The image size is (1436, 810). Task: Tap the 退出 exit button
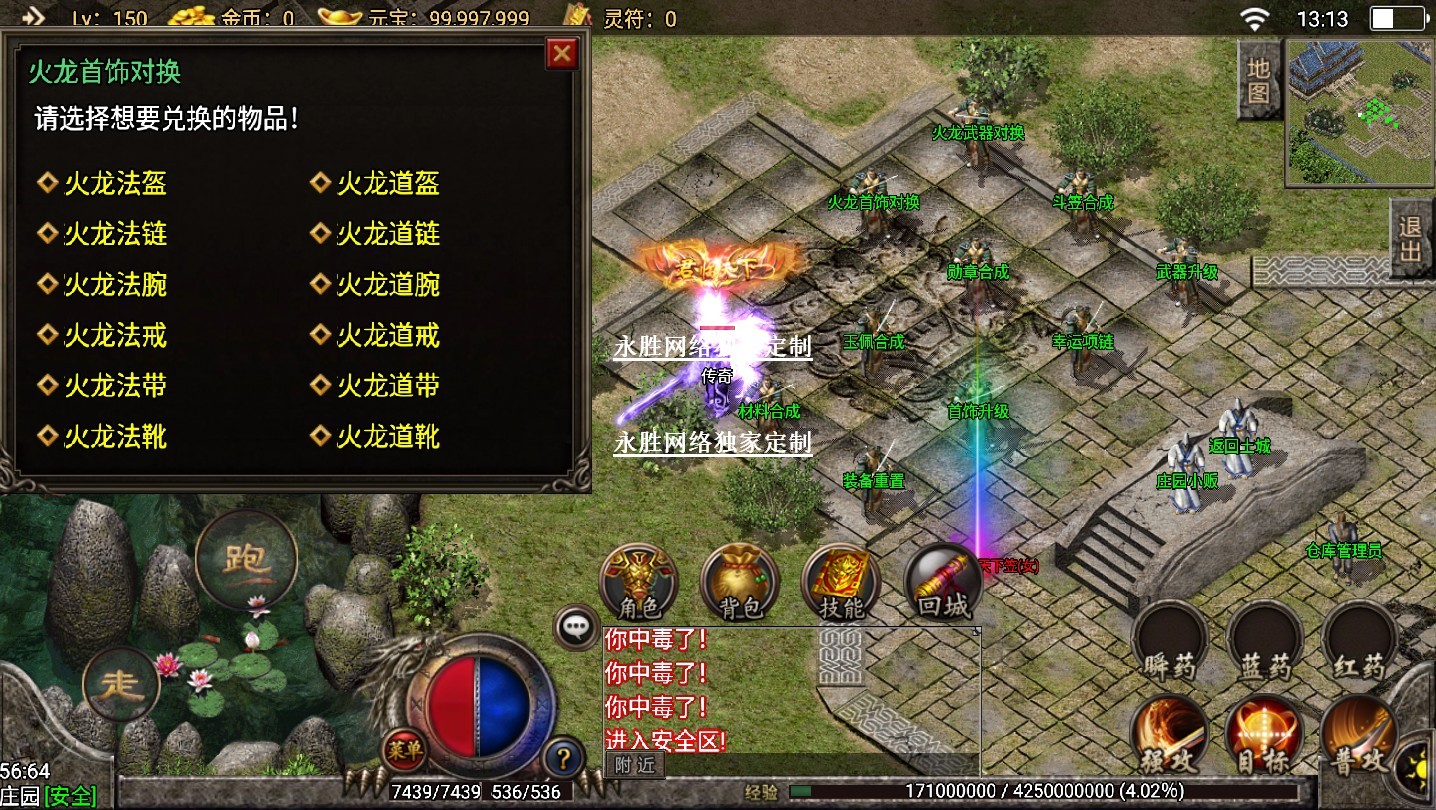coord(1411,238)
